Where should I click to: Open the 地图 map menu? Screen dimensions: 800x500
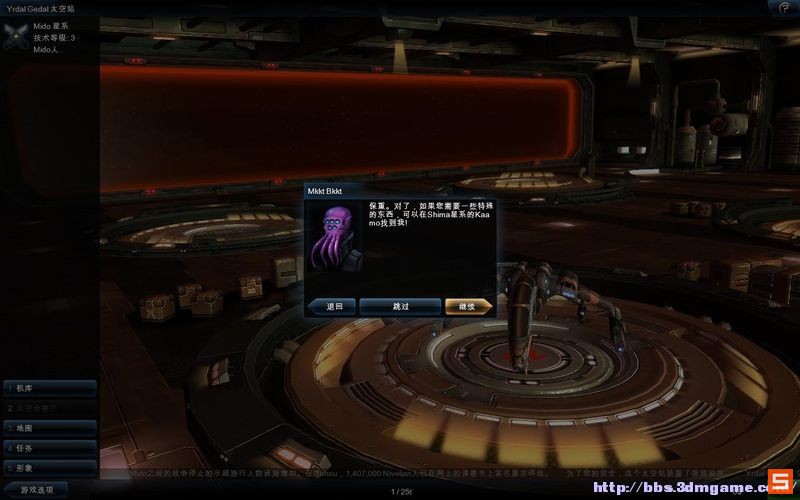pyautogui.click(x=49, y=428)
